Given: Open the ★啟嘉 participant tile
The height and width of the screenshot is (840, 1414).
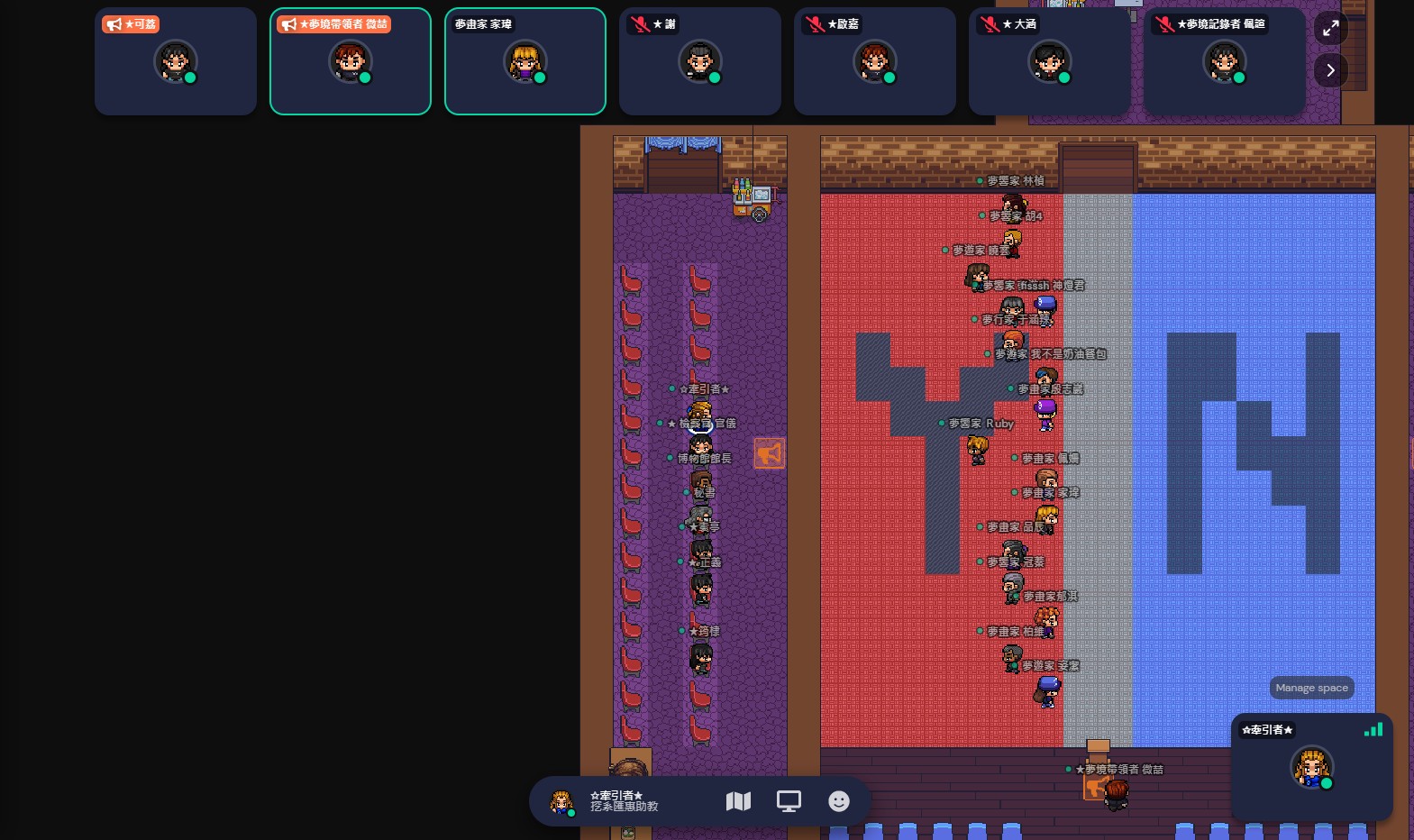Looking at the screenshot, I should (x=875, y=61).
